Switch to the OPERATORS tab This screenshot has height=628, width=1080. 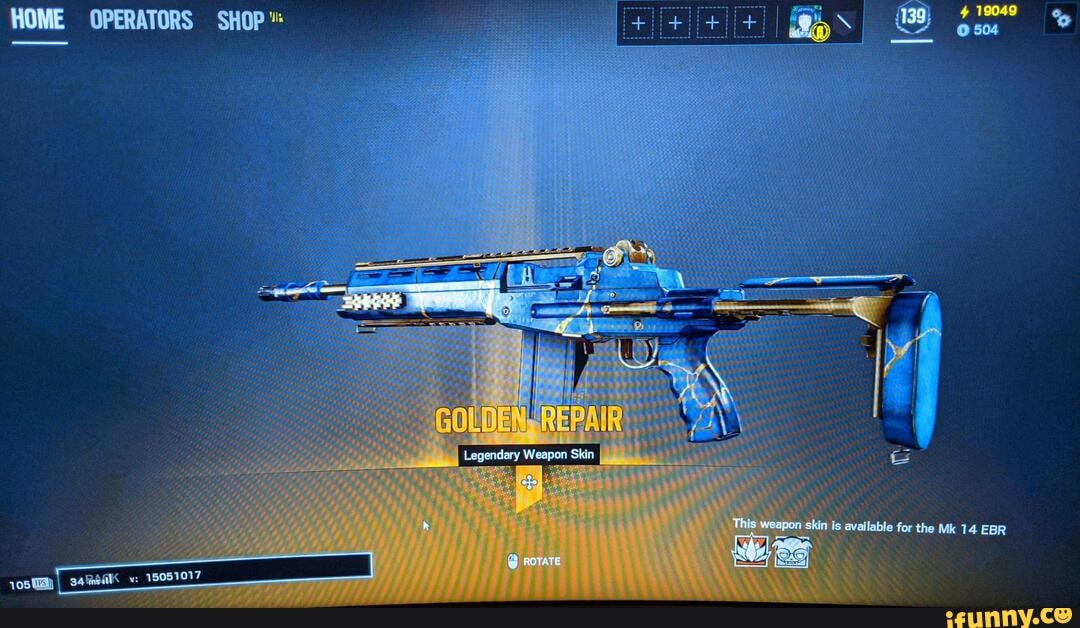pyautogui.click(x=141, y=21)
